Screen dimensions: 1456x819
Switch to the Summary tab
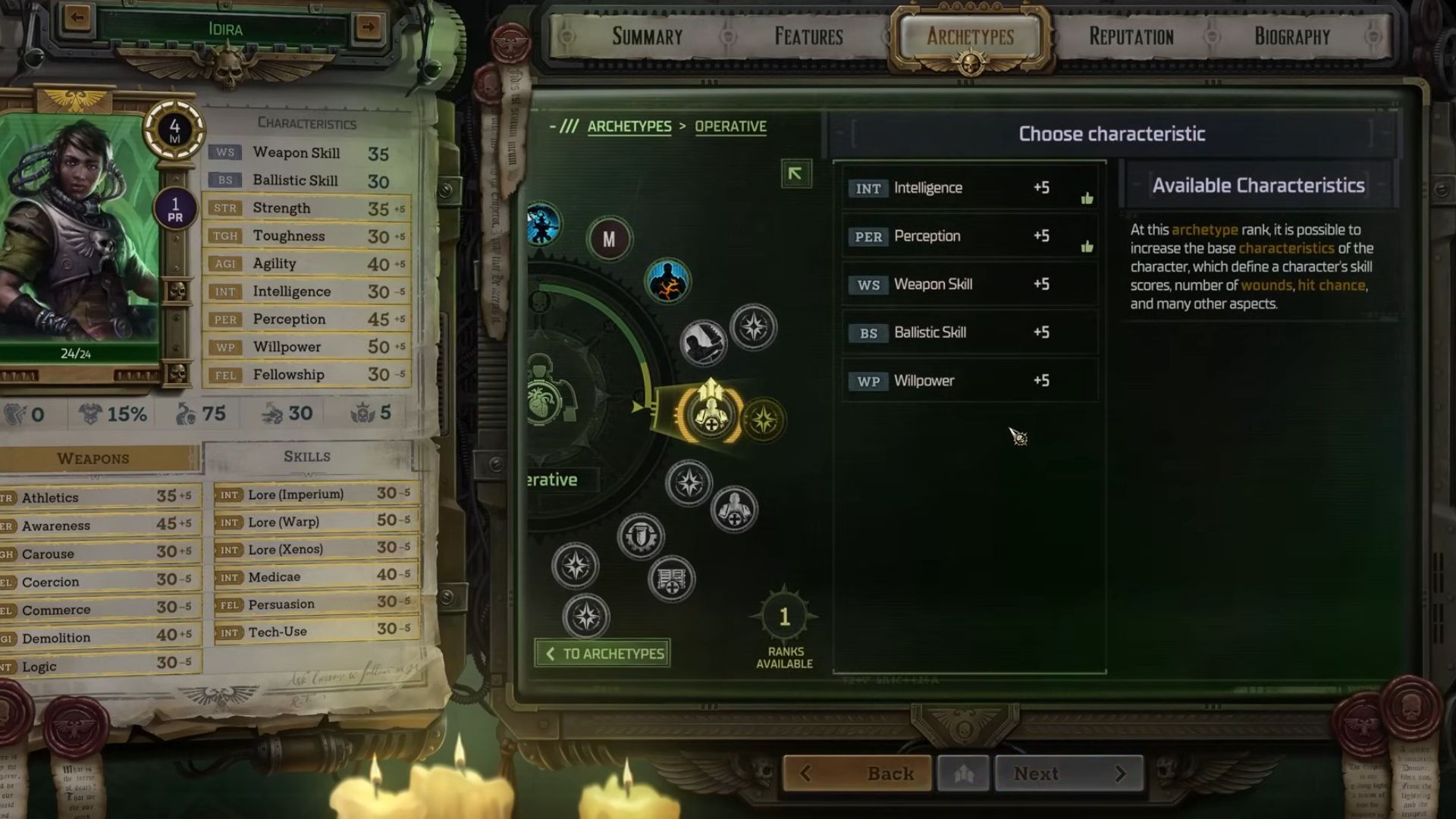click(647, 36)
